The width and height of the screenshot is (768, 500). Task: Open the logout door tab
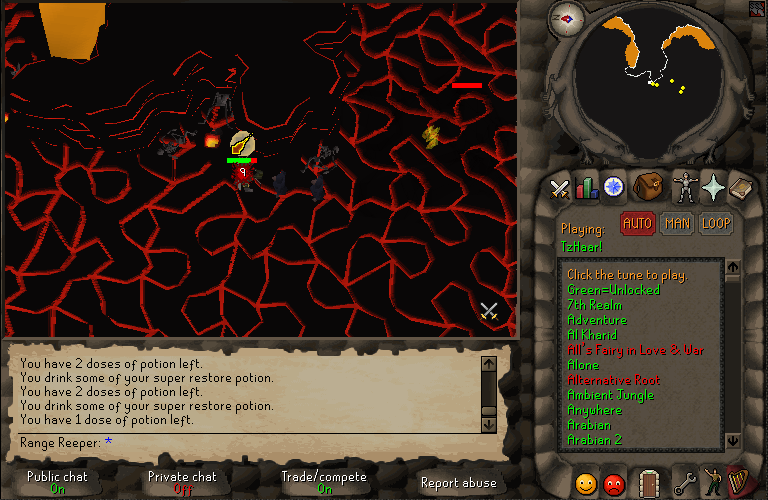649,482
